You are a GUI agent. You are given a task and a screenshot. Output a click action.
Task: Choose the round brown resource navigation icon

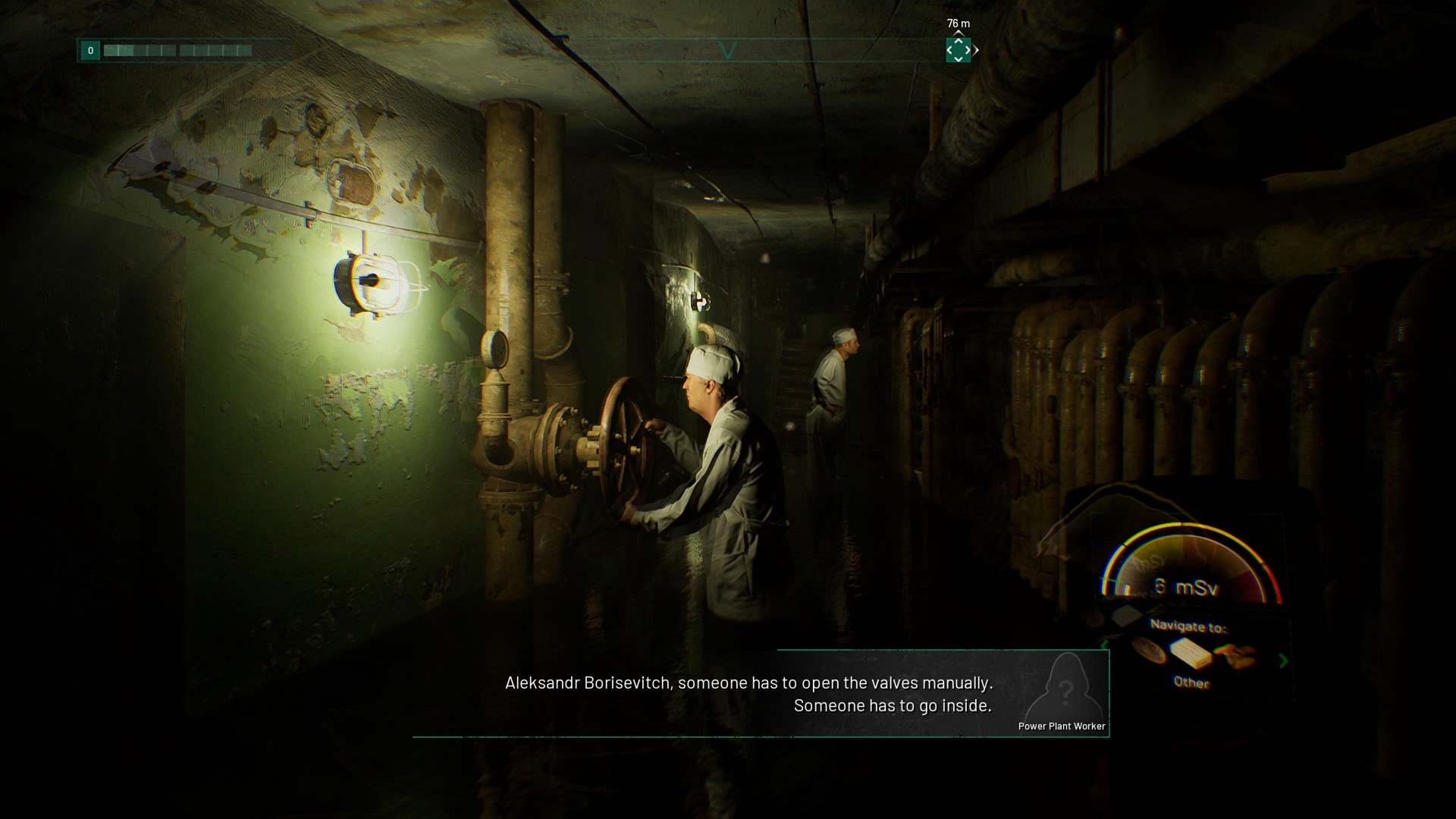(1150, 651)
